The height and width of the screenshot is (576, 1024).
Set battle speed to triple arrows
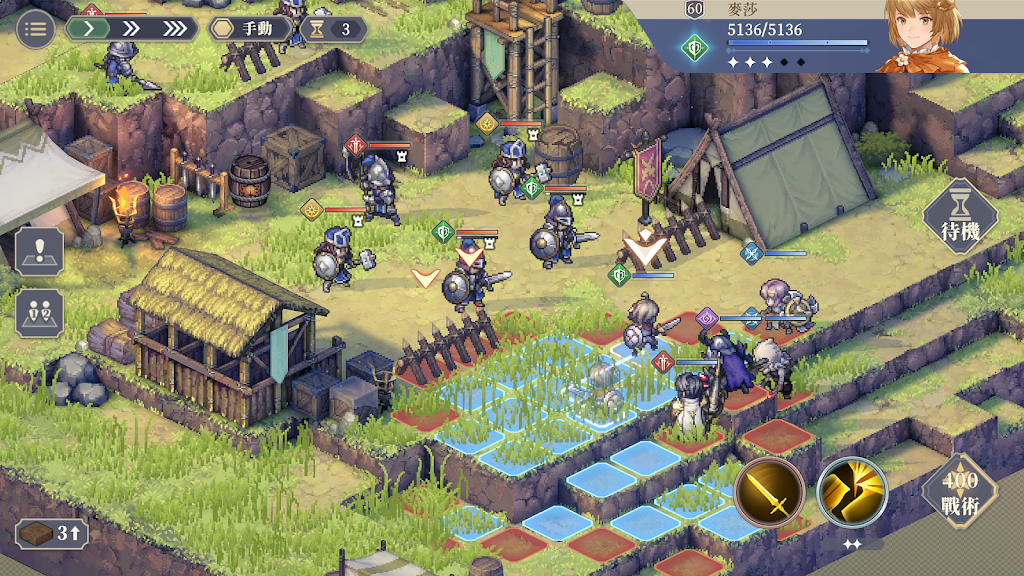tap(174, 28)
